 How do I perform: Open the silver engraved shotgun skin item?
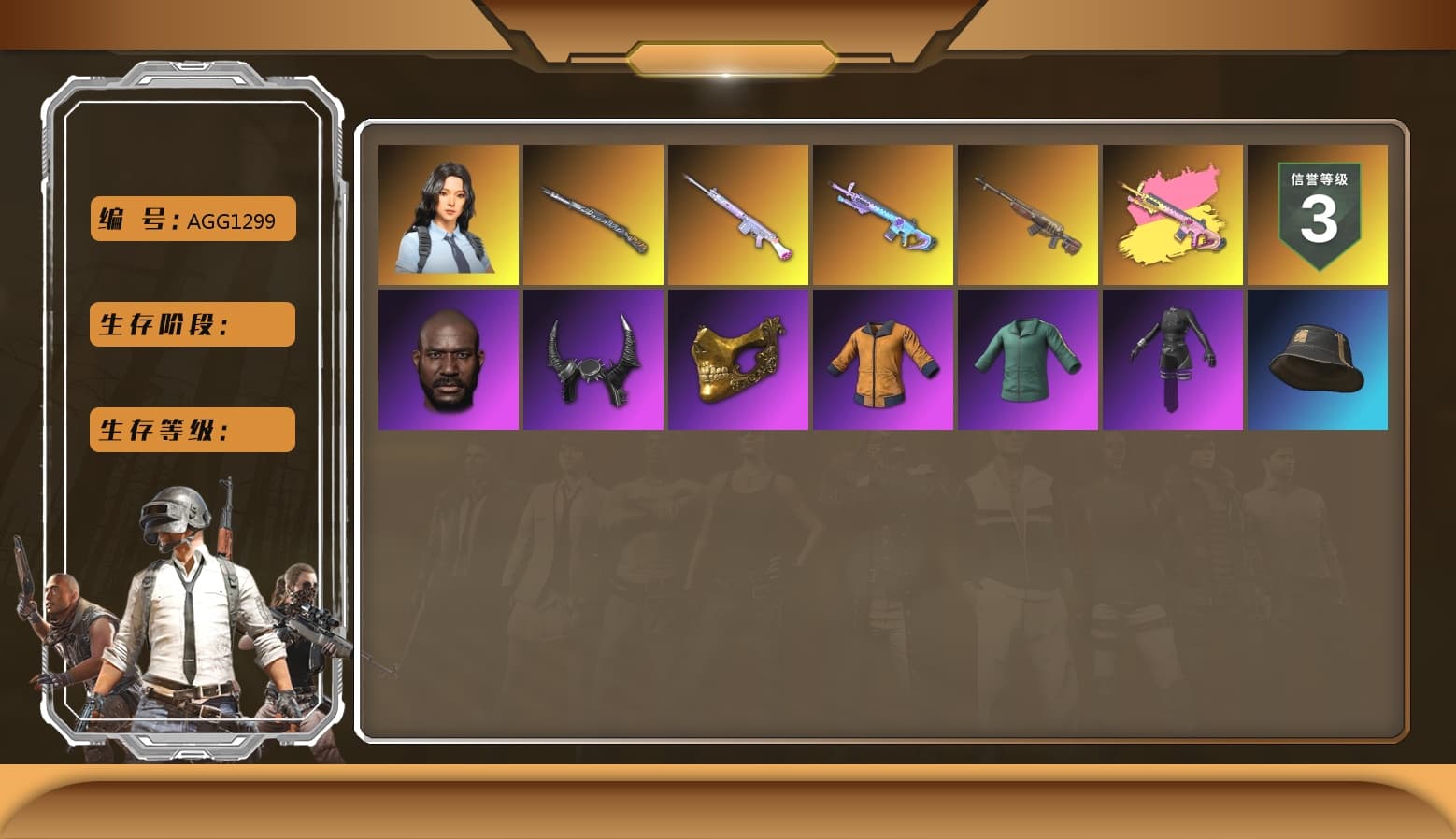coord(593,214)
